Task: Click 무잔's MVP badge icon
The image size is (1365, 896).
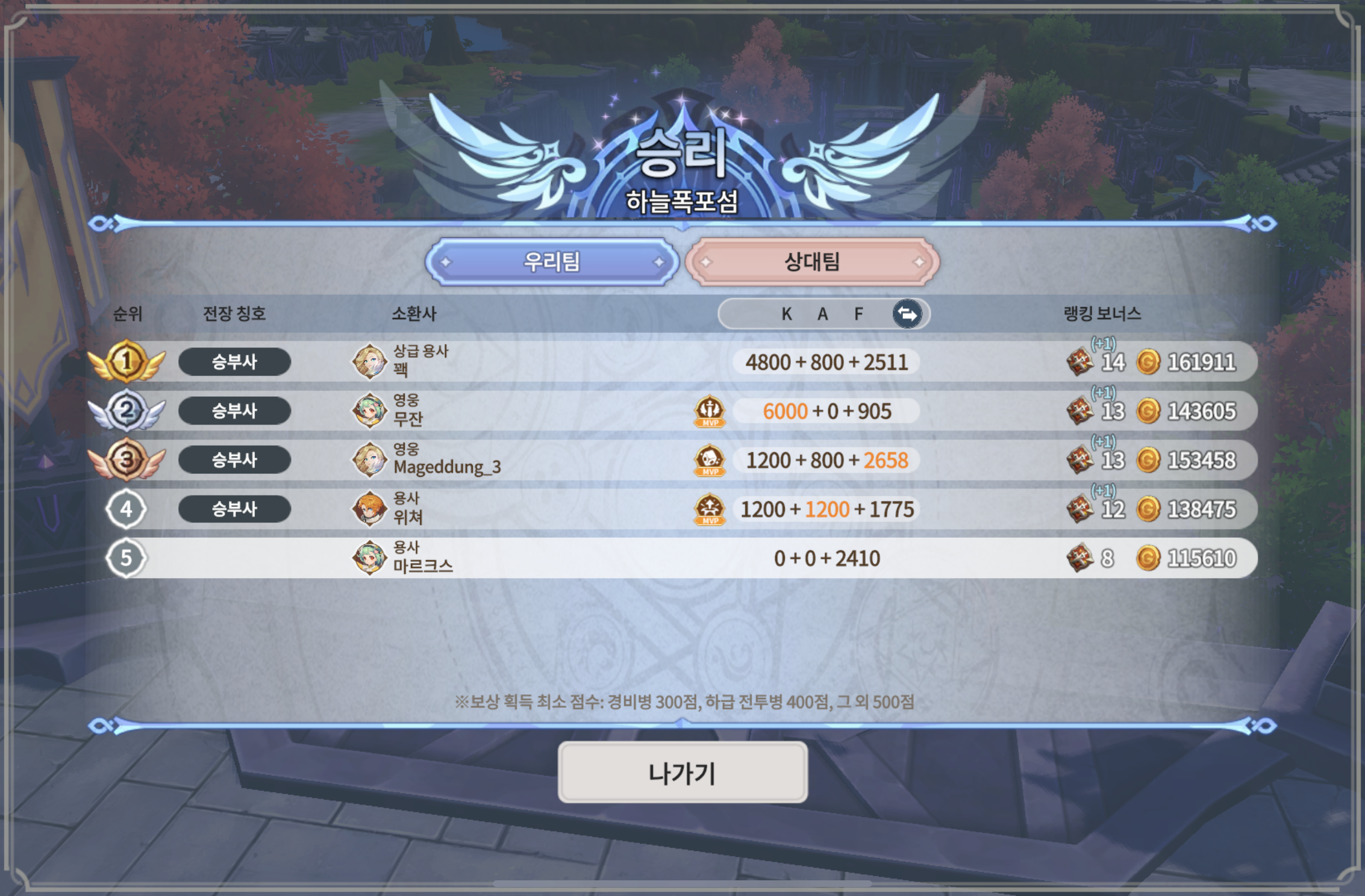Action: pyautogui.click(x=710, y=411)
